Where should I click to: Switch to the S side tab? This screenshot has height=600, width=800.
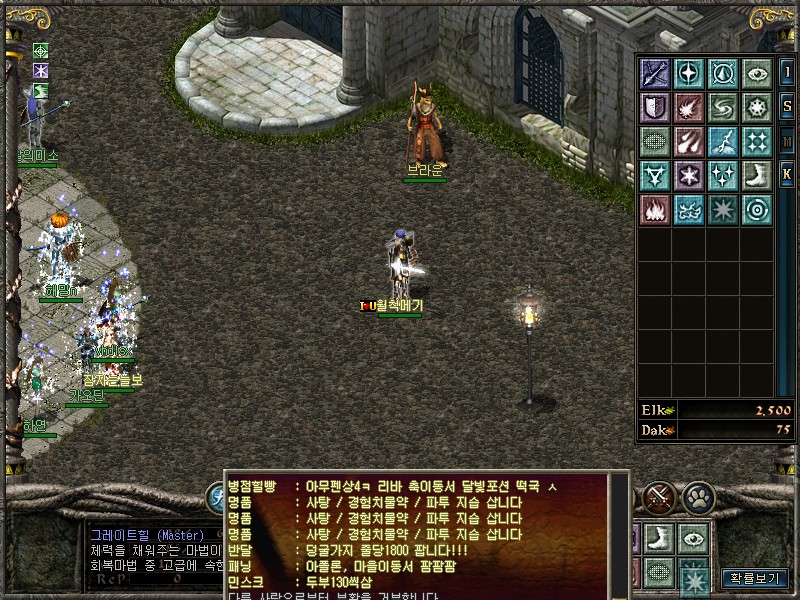pyautogui.click(x=787, y=107)
